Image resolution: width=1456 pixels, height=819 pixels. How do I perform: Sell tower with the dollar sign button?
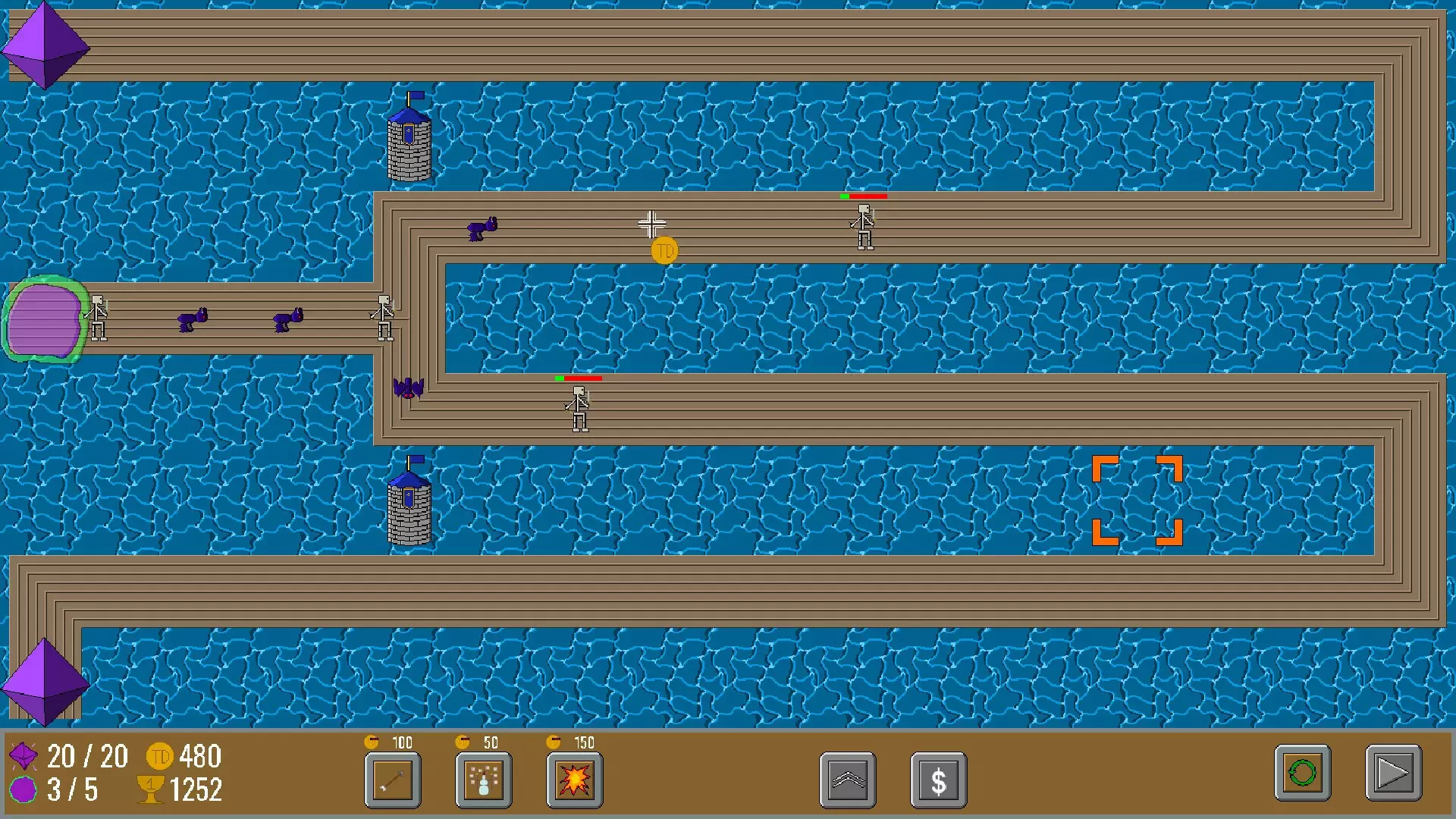pyautogui.click(x=938, y=780)
